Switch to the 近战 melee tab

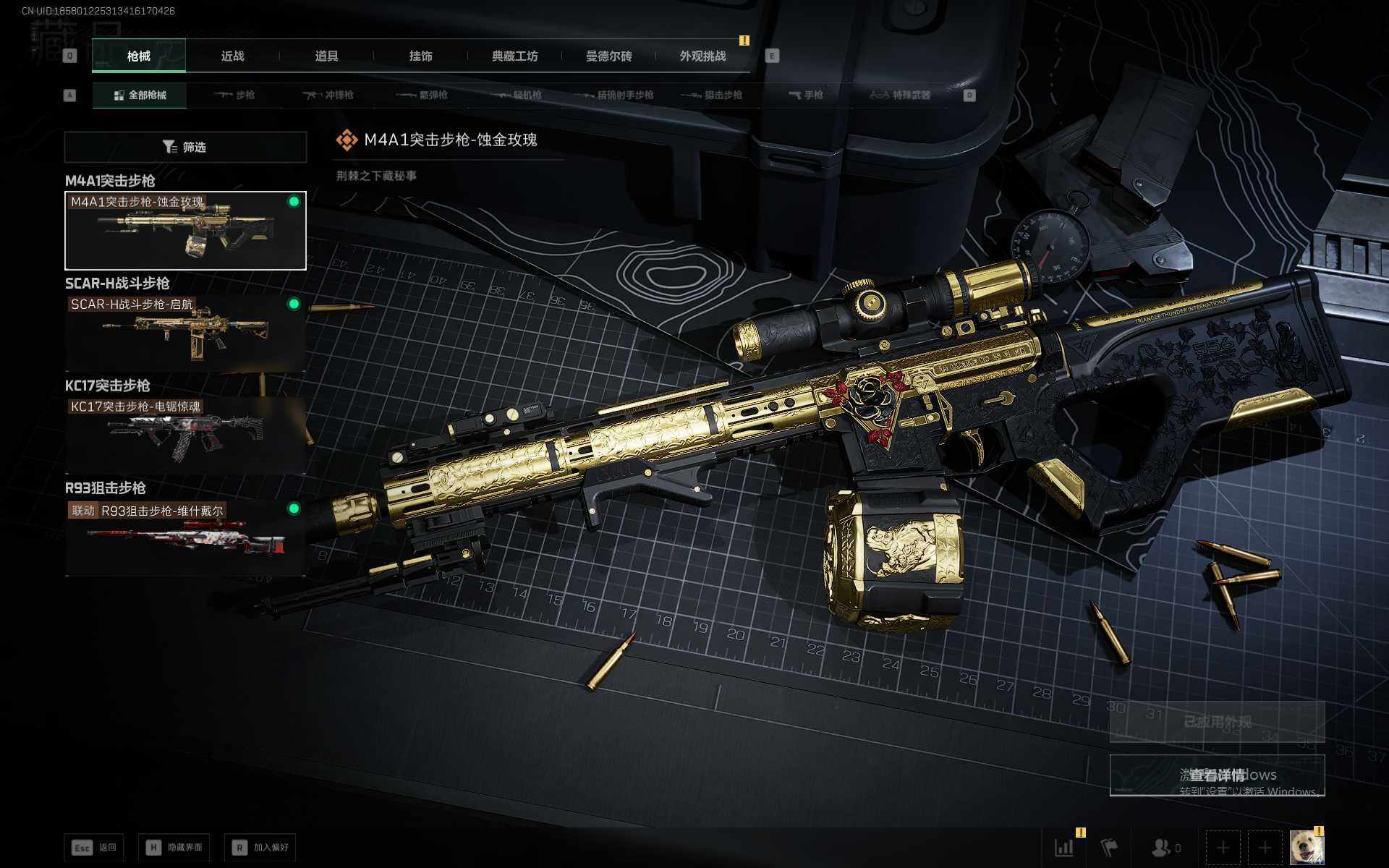point(232,56)
